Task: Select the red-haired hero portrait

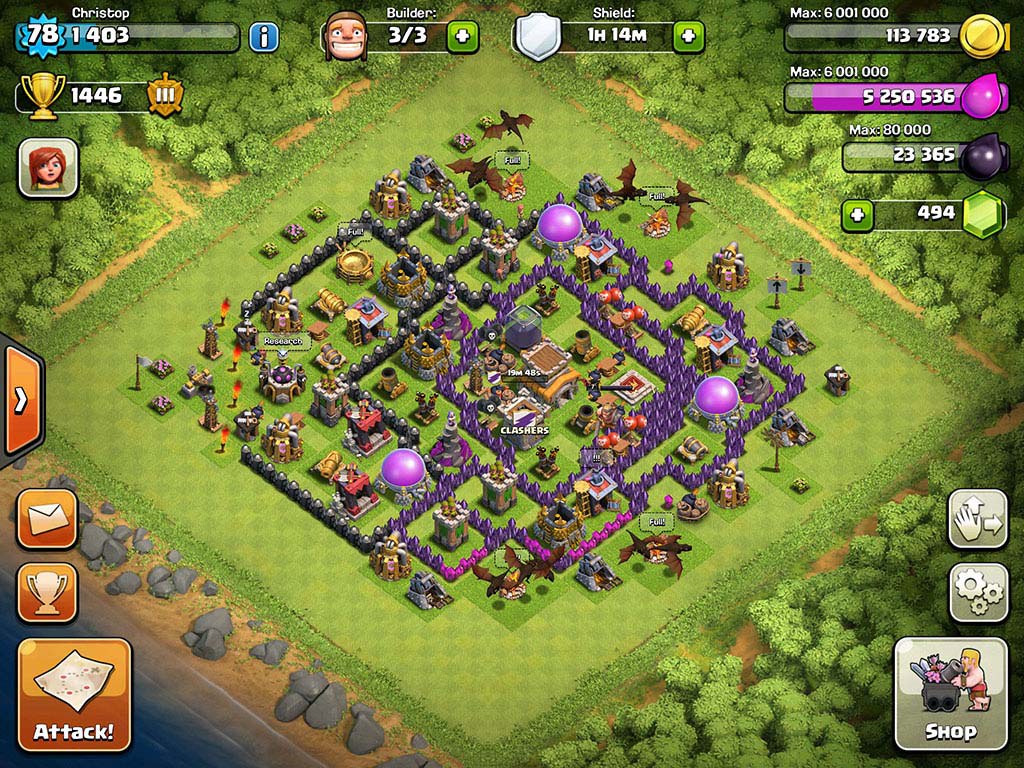Action: (x=48, y=167)
